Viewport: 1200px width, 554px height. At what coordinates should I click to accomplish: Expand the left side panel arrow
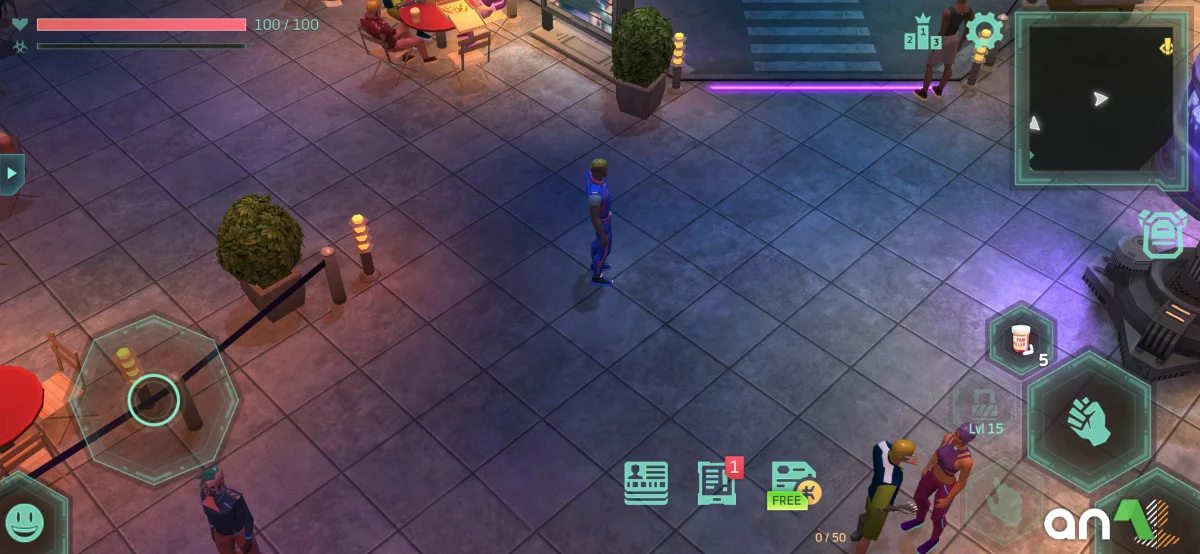tap(12, 174)
